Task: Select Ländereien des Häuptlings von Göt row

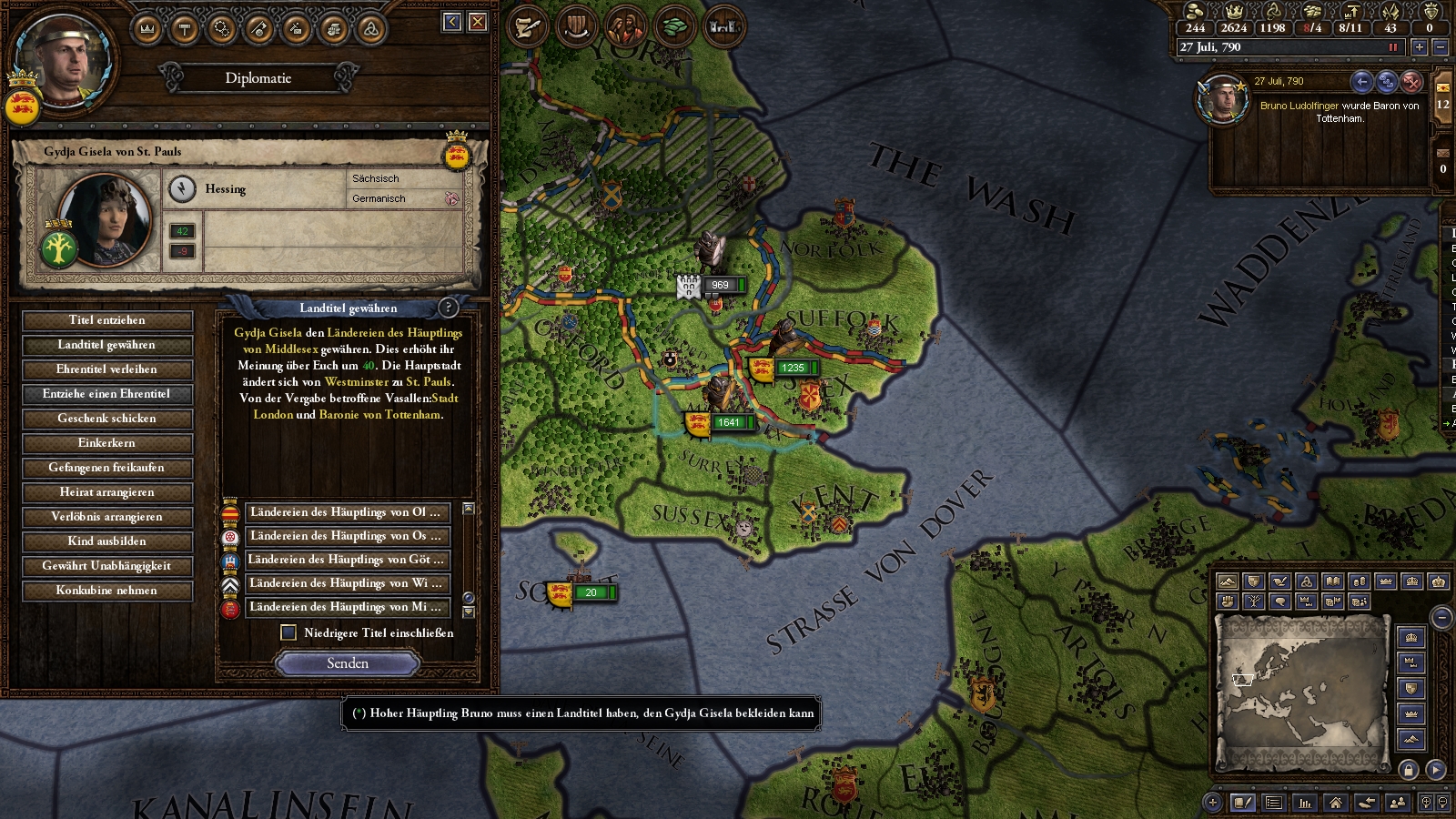Action: tap(346, 560)
